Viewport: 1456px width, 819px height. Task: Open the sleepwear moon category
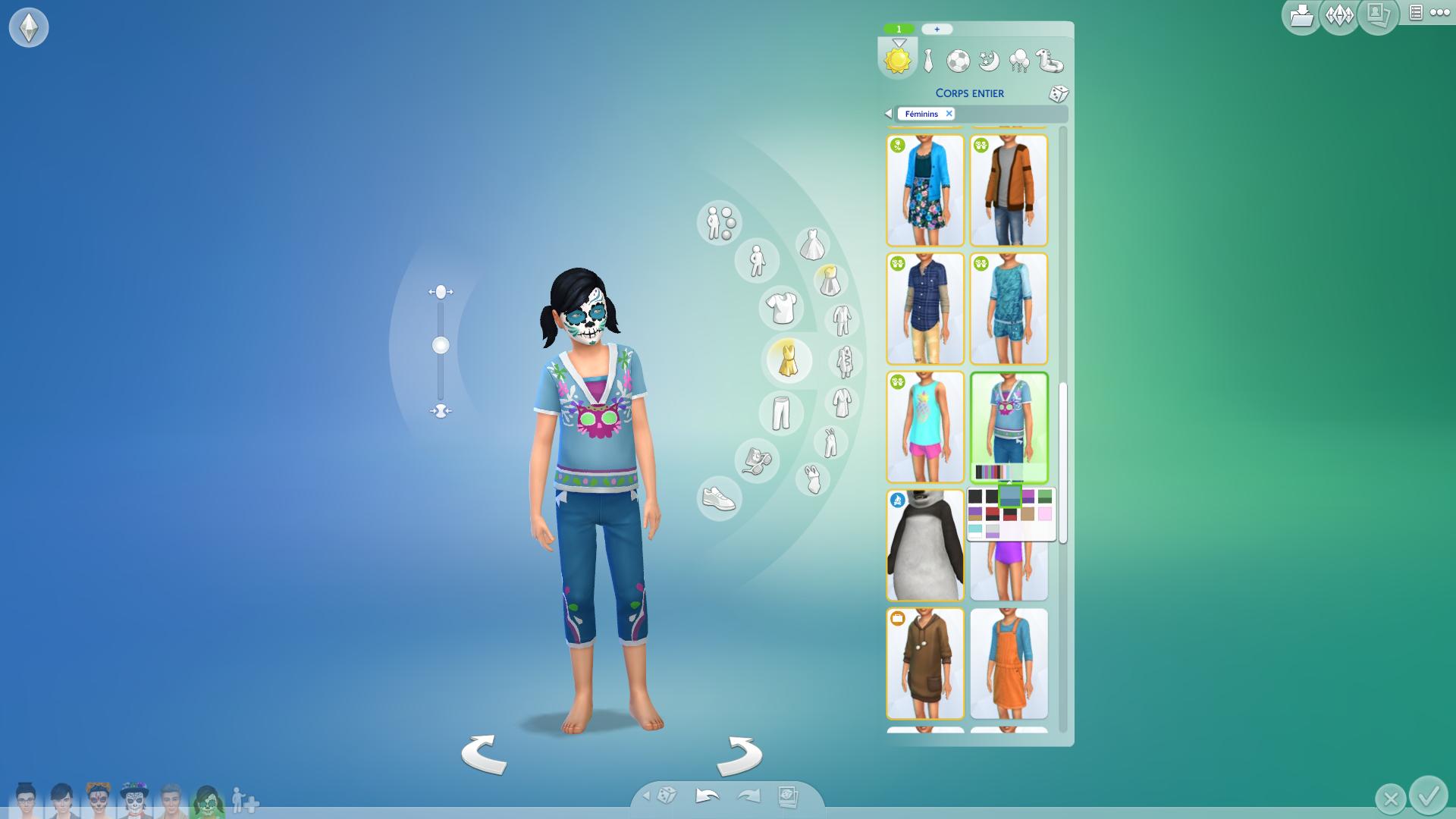pos(989,61)
